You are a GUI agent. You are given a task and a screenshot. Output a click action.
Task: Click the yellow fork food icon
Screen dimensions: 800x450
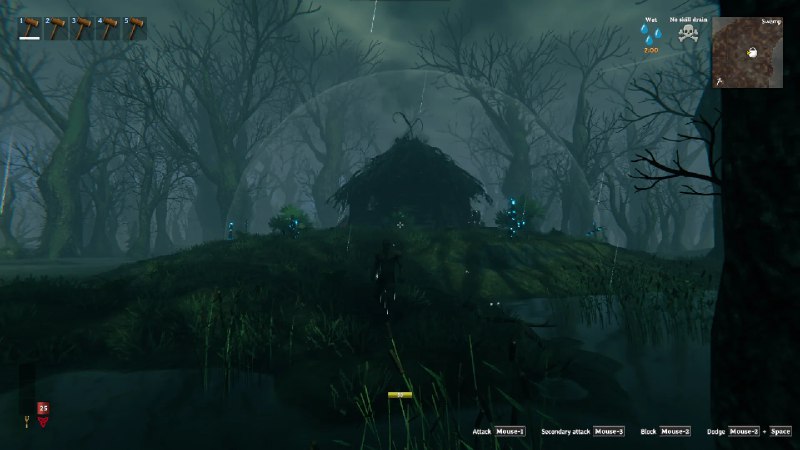coord(27,421)
